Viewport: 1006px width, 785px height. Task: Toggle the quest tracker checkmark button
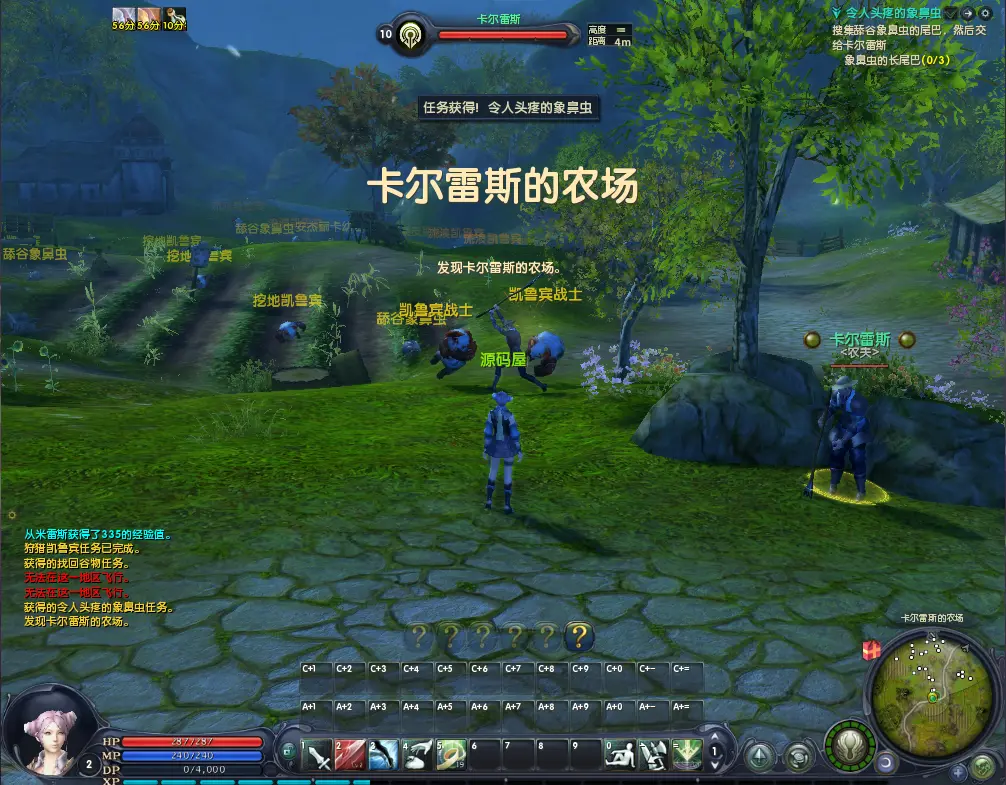(x=951, y=12)
